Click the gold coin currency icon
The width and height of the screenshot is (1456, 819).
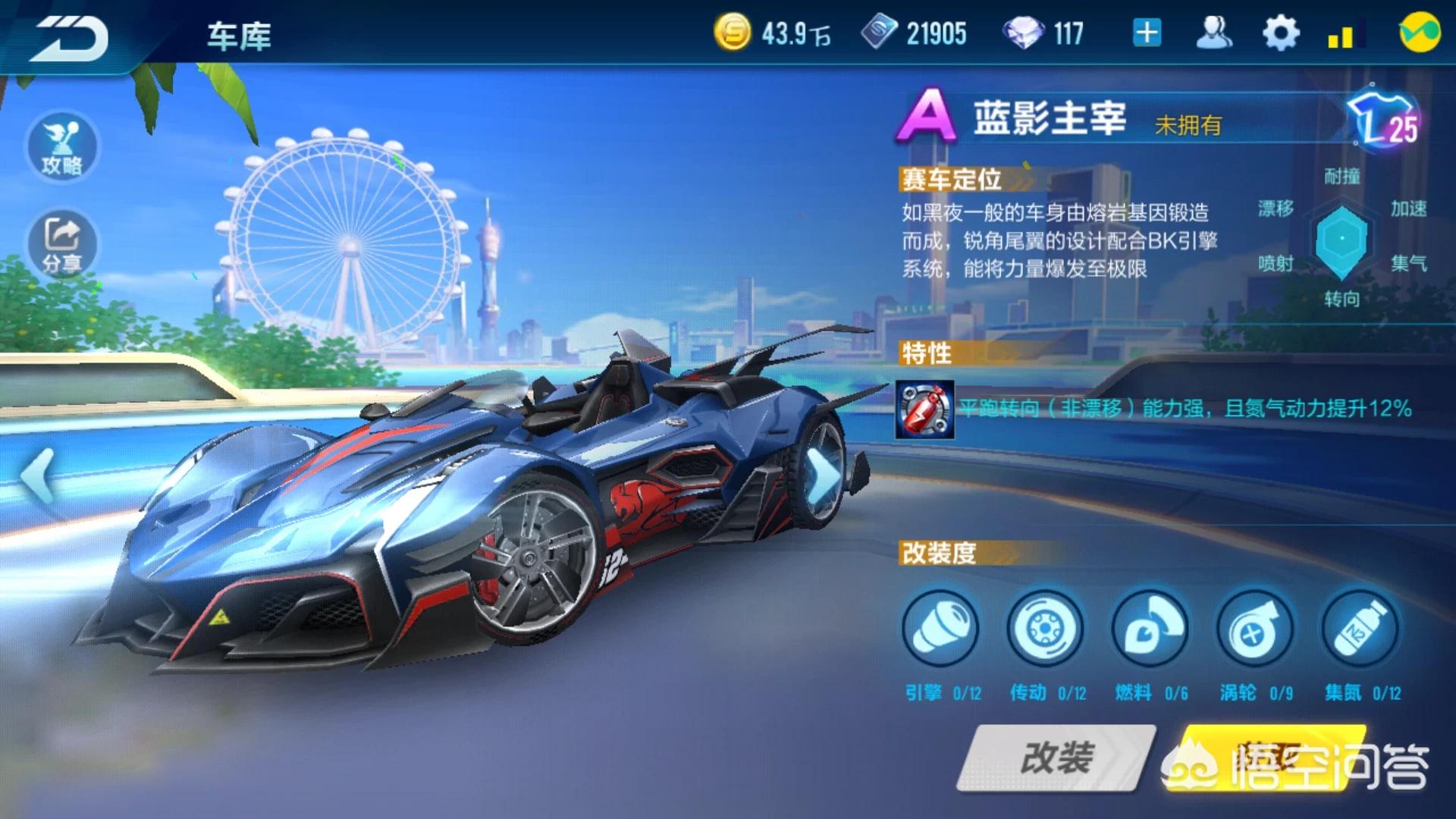coord(733,33)
